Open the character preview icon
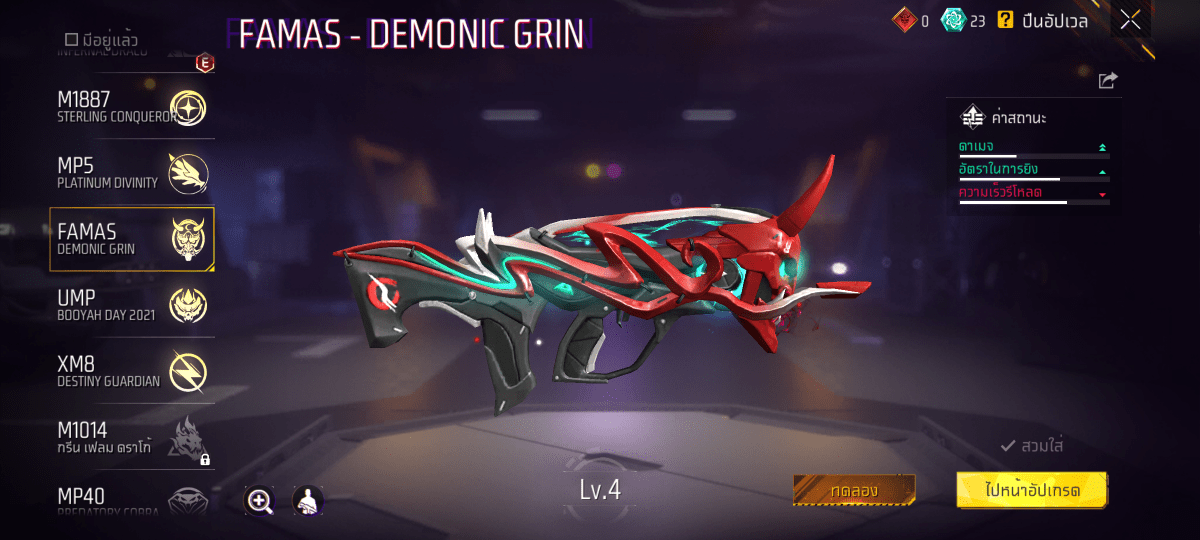The height and width of the screenshot is (540, 1200). click(x=307, y=501)
